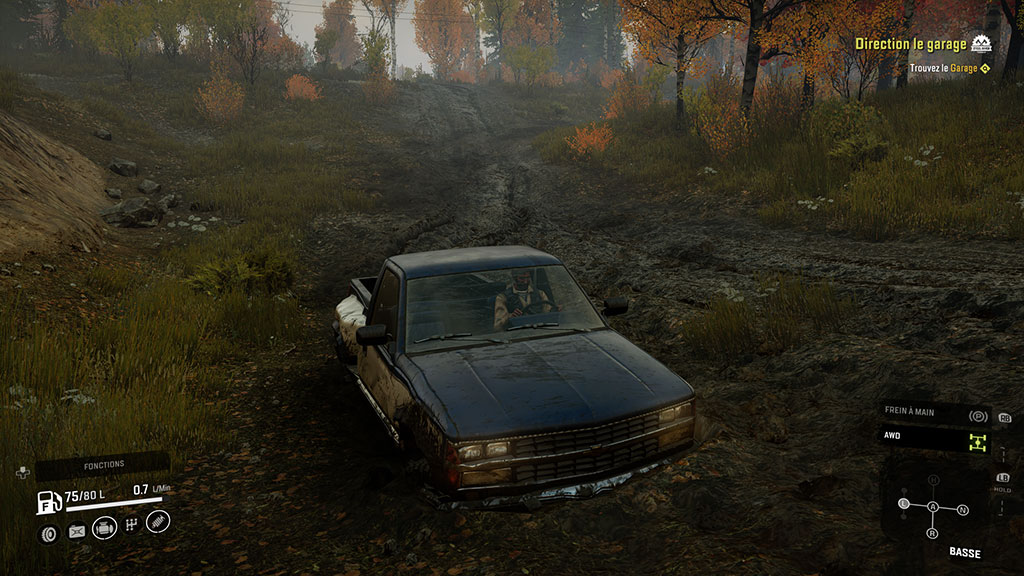Choose the High gear position

(933, 481)
